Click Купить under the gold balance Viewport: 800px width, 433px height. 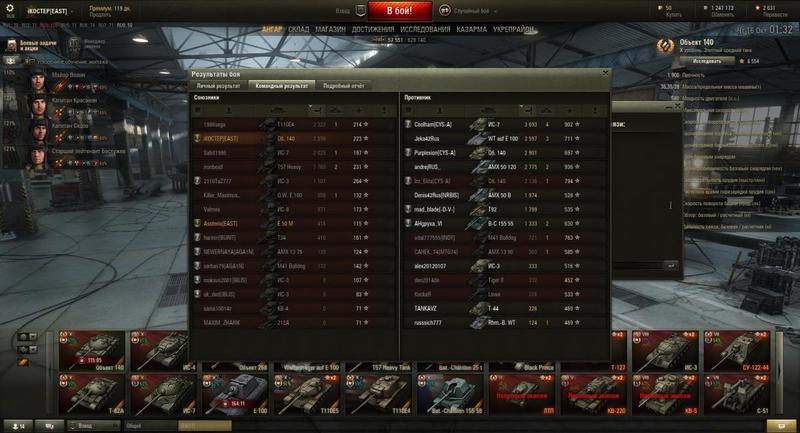(674, 15)
